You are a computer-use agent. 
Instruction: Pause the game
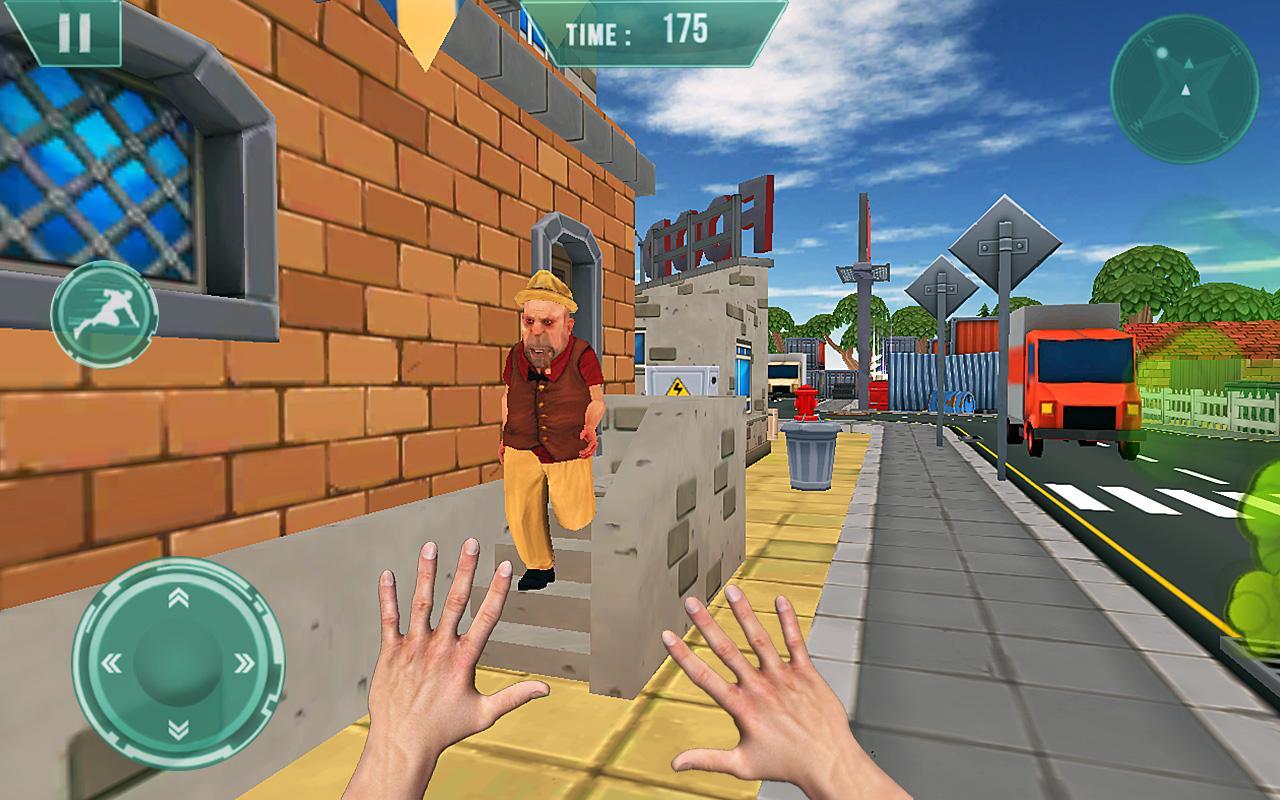tap(72, 33)
